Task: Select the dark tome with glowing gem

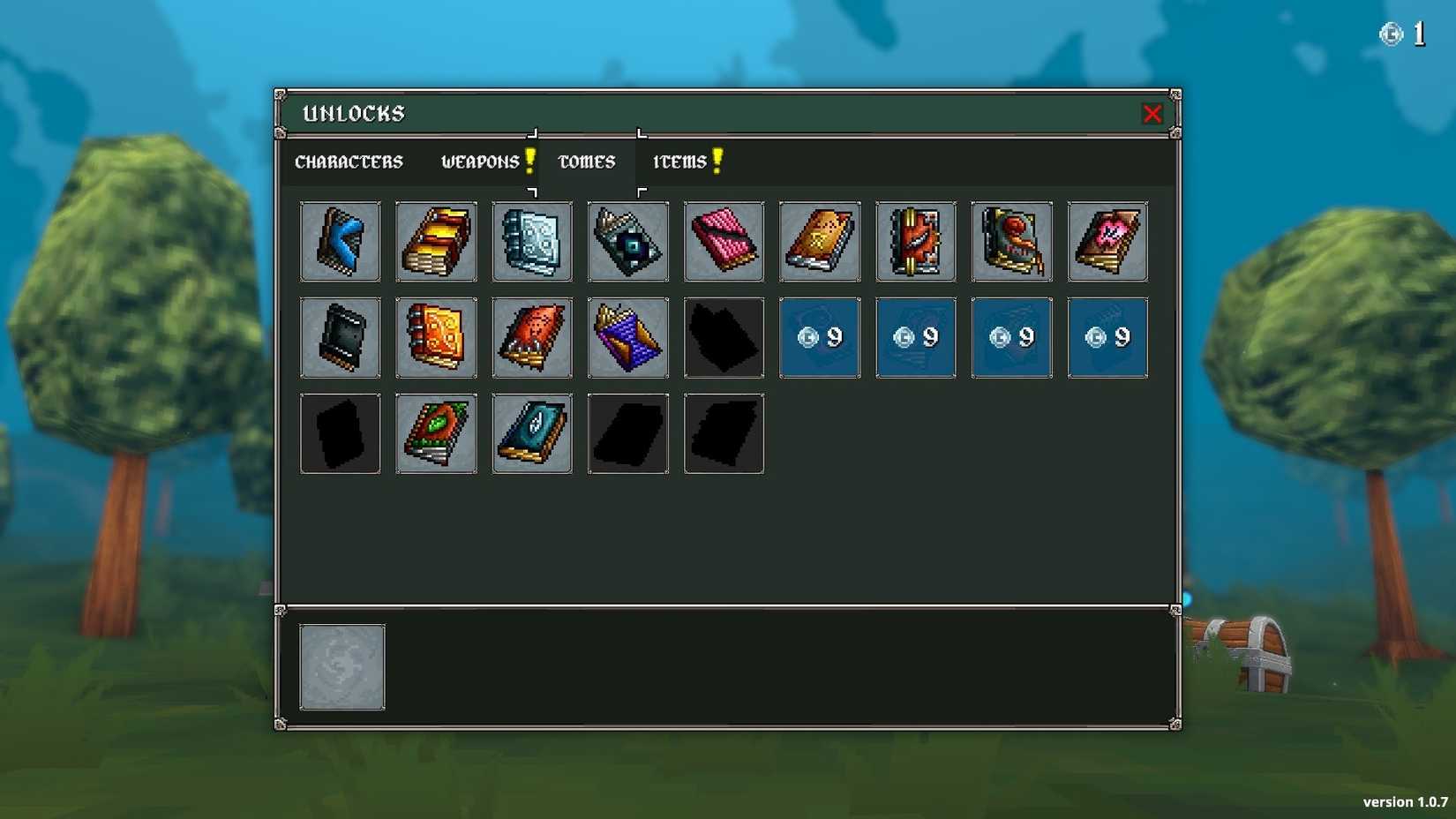Action: [627, 241]
